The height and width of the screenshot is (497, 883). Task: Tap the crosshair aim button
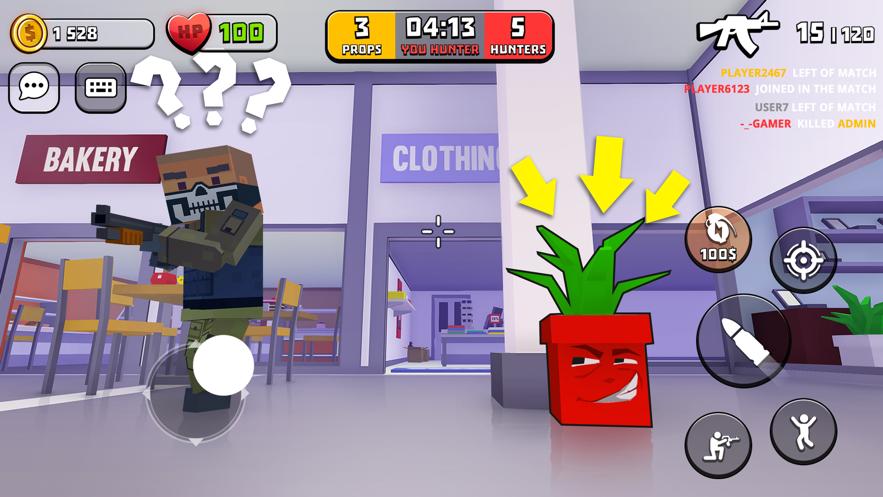[802, 261]
